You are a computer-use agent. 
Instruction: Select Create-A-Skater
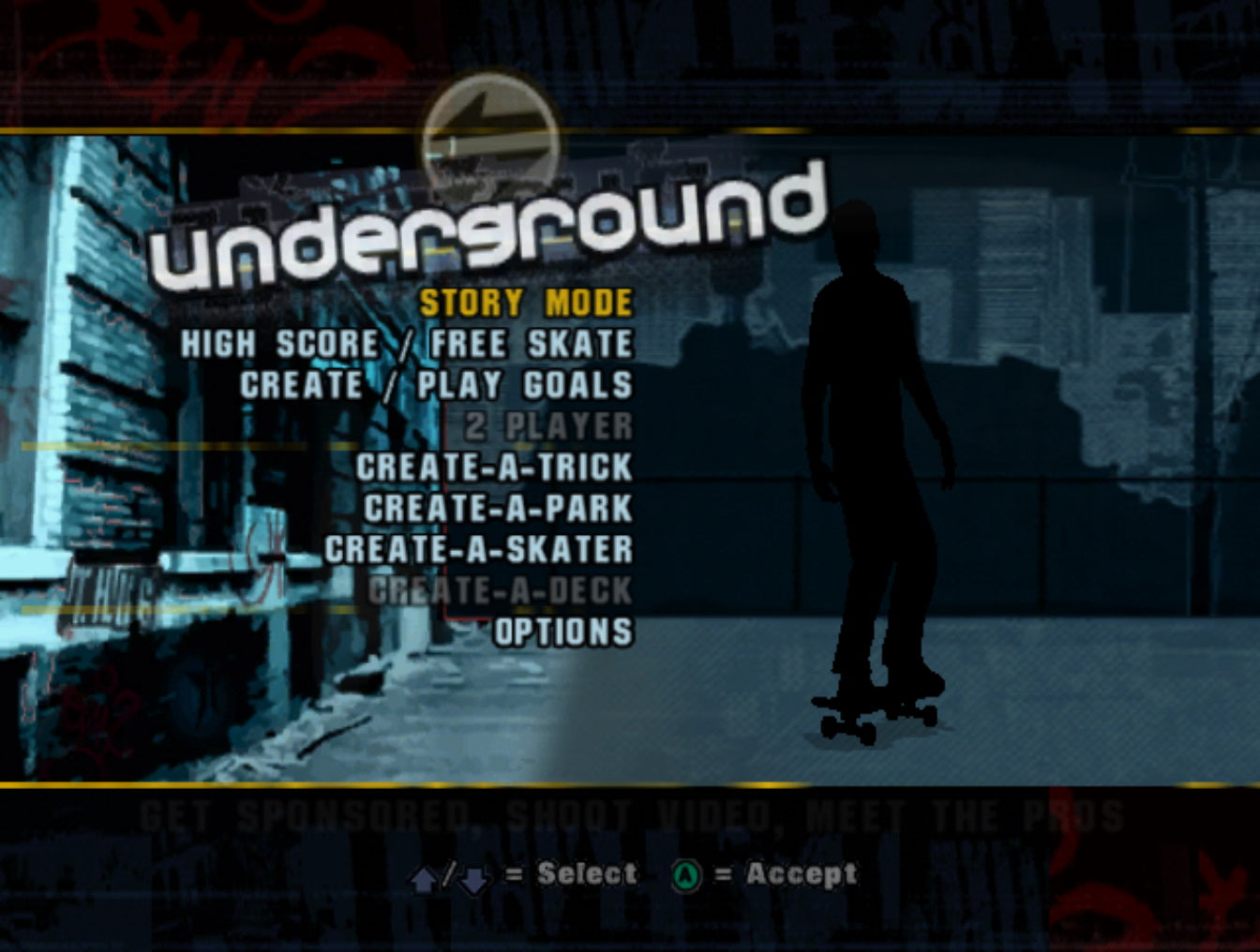[x=478, y=550]
